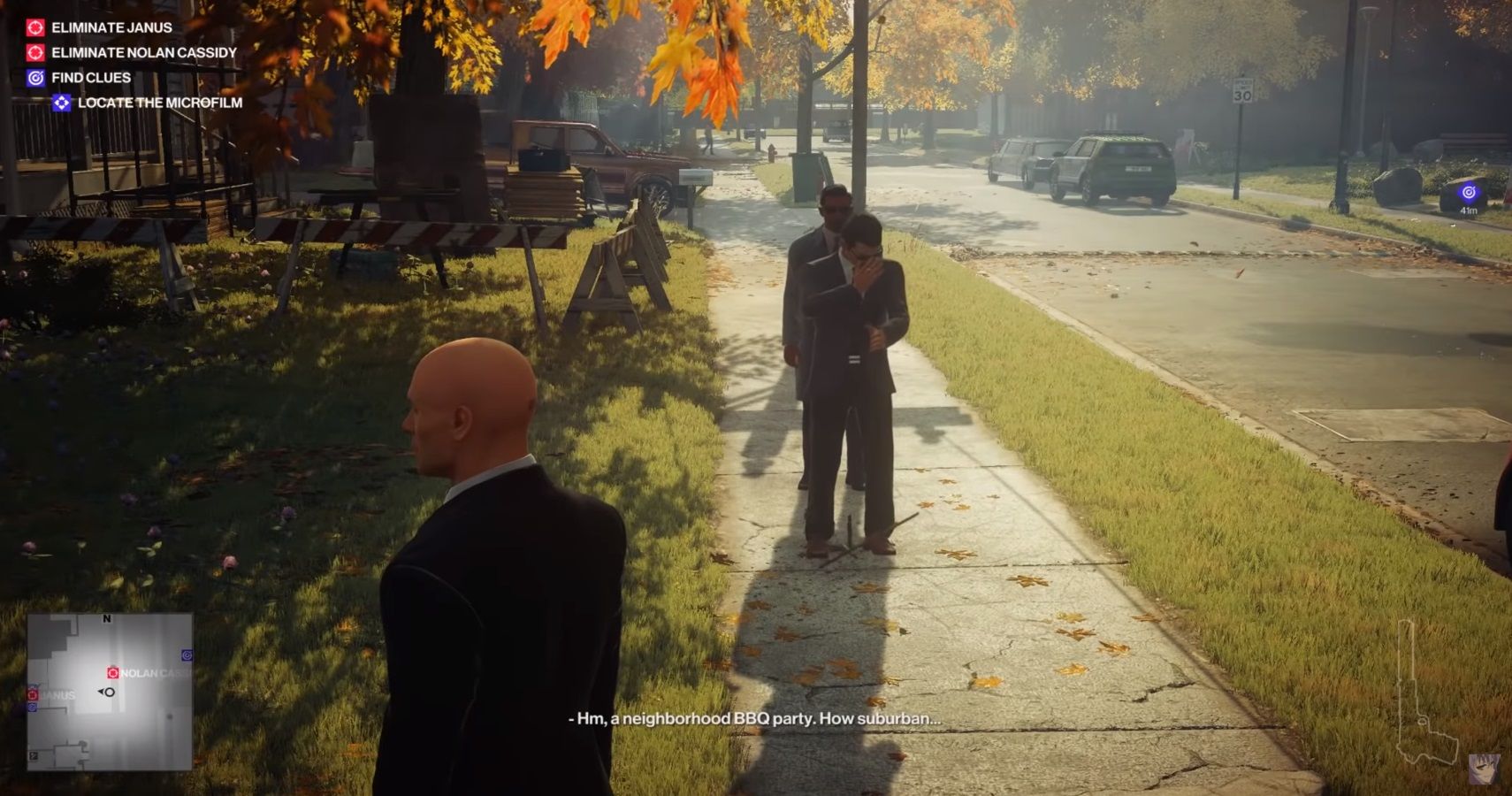
Task: Click the Nolan Cassidy marker on the minimap
Action: 112,672
